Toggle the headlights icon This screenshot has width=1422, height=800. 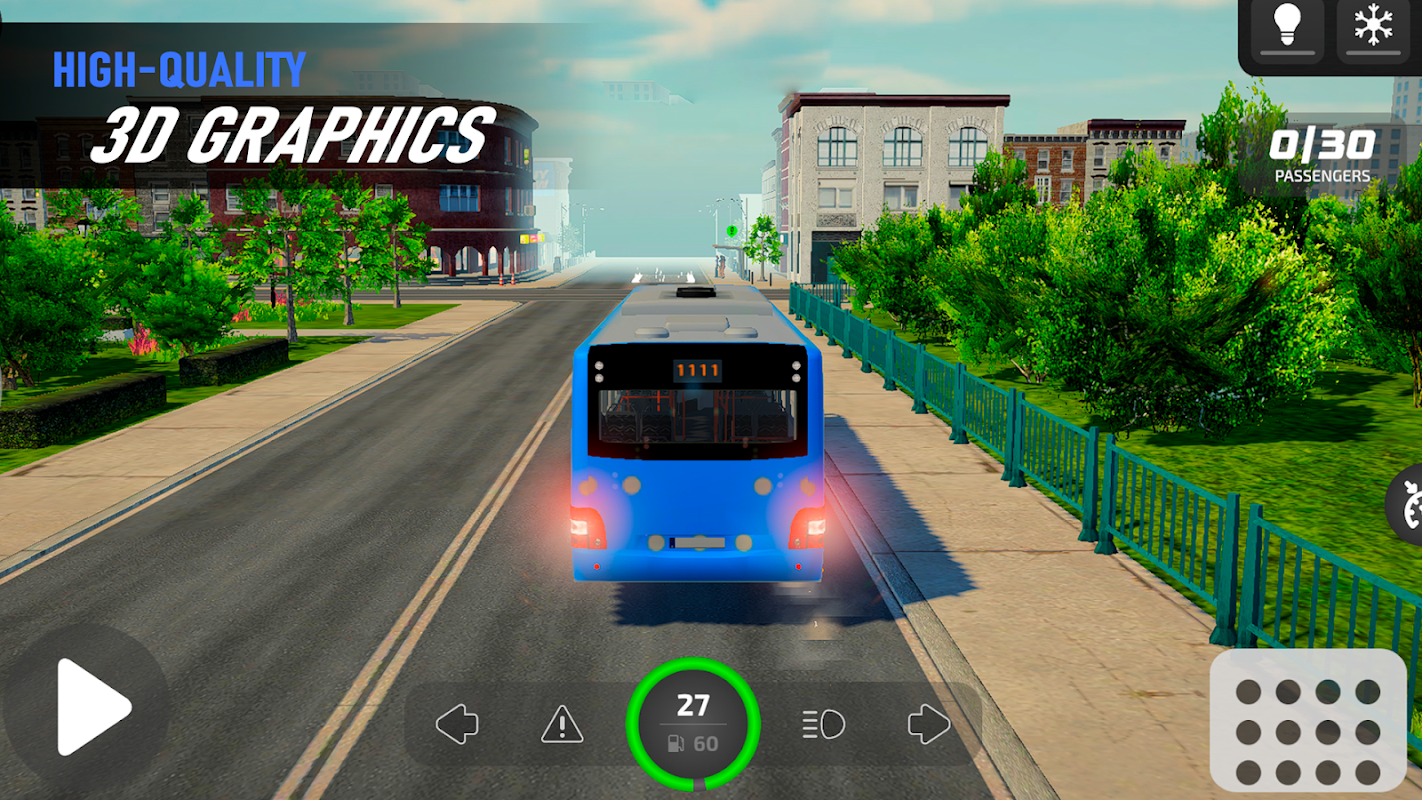click(x=824, y=724)
